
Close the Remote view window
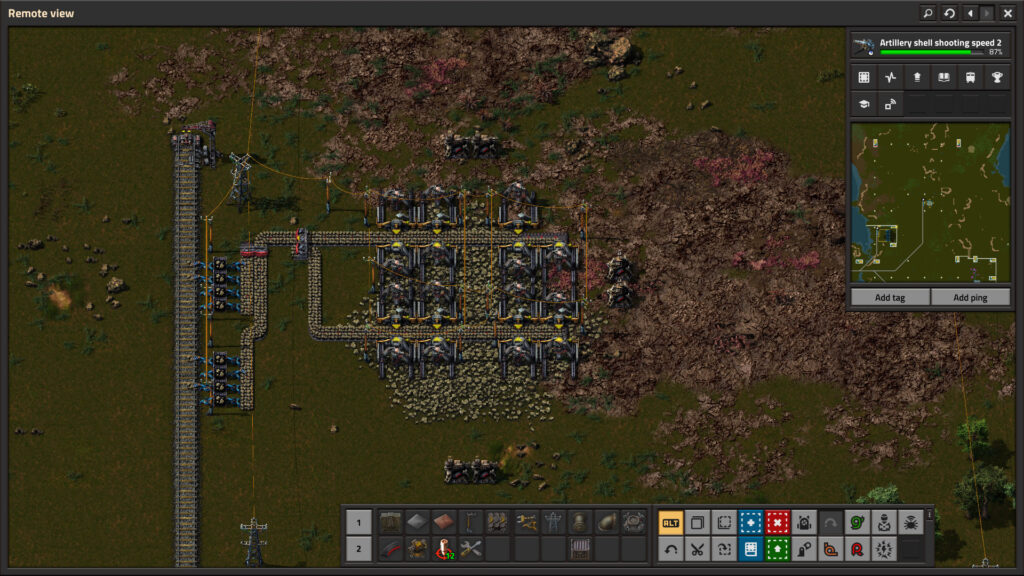[1007, 13]
